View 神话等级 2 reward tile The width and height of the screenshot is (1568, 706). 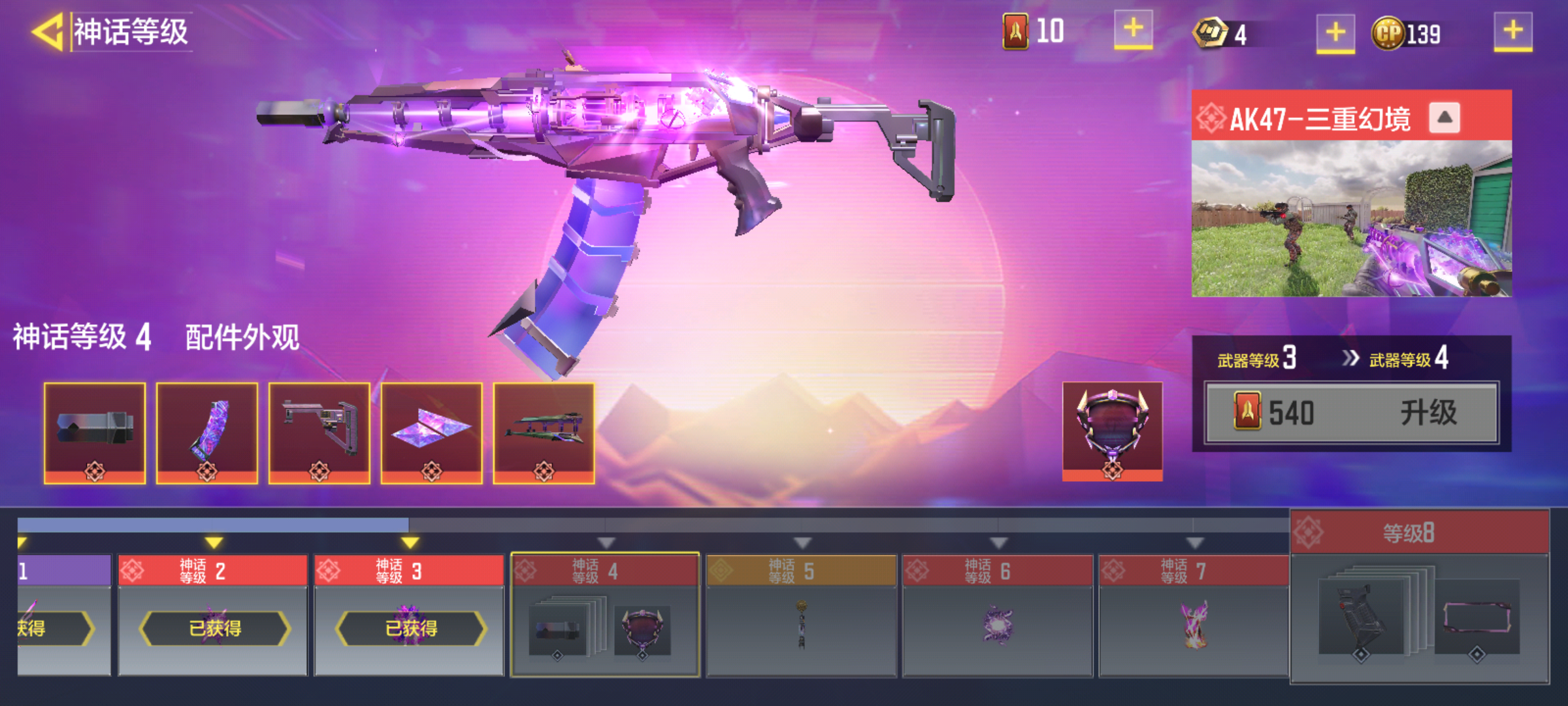213,614
